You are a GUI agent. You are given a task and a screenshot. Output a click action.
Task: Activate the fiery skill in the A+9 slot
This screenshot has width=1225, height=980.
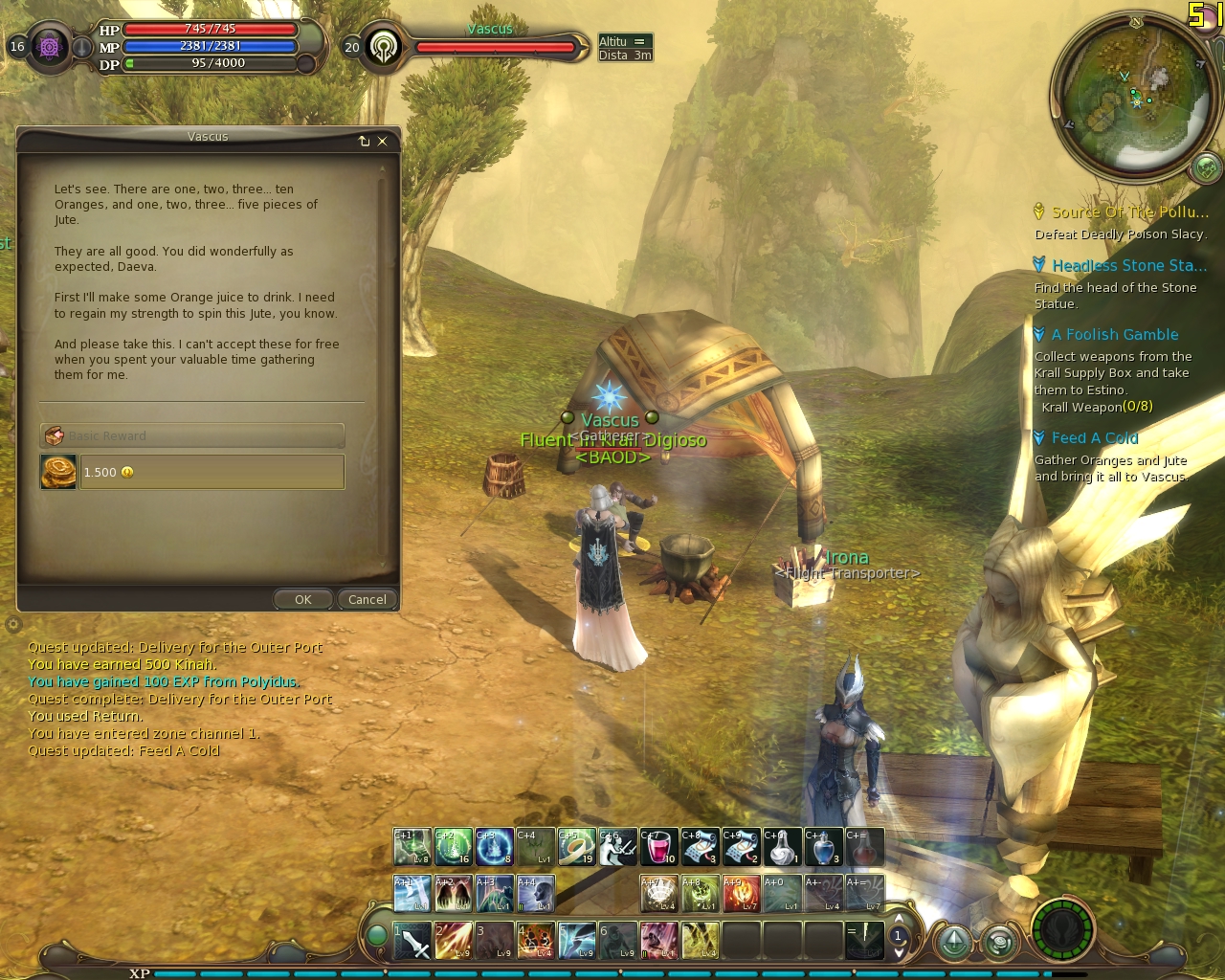coord(742,893)
